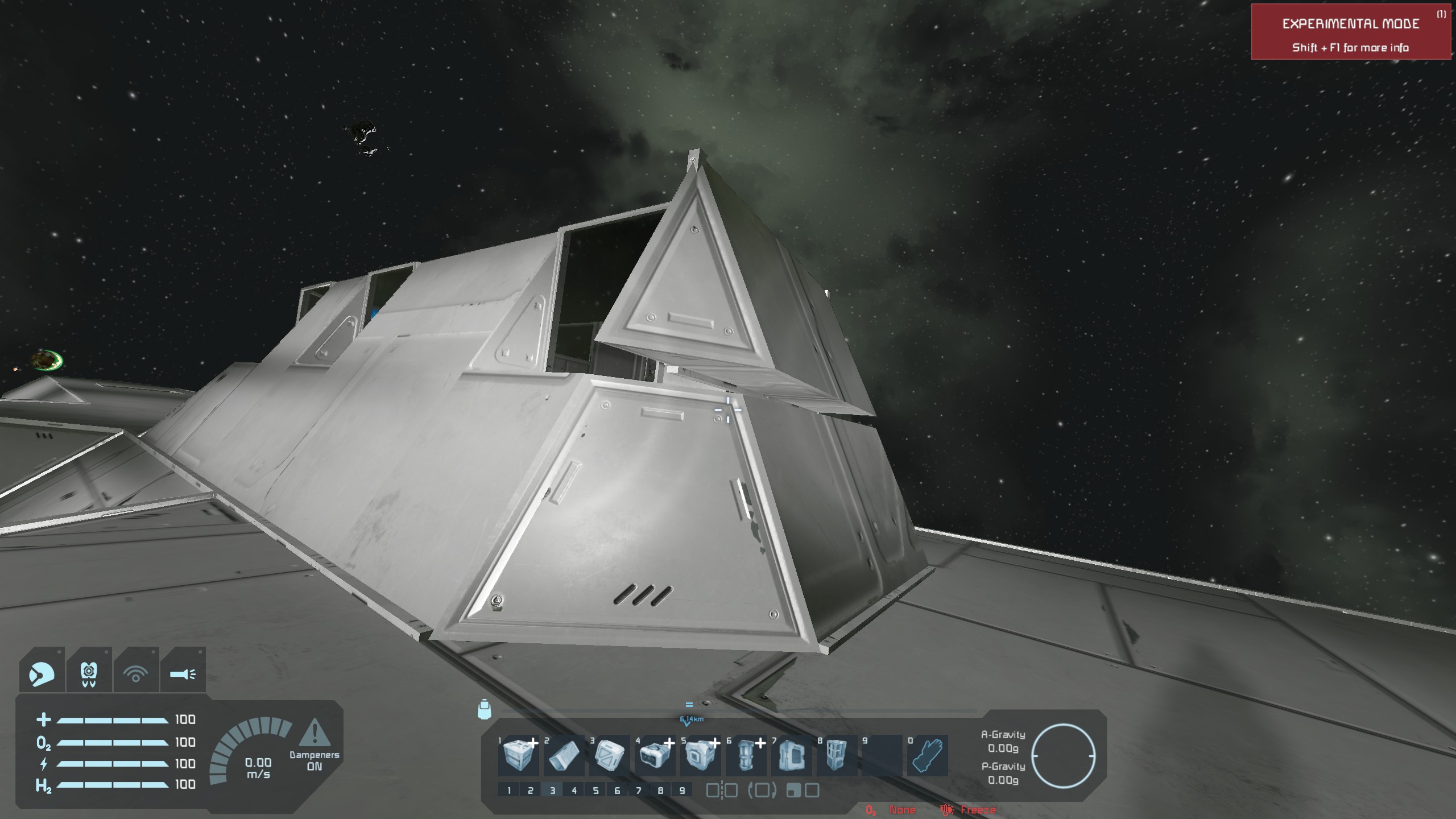Choose the slope block in hotbar slot 2
Screen dimensions: 1456x819
coord(563,755)
